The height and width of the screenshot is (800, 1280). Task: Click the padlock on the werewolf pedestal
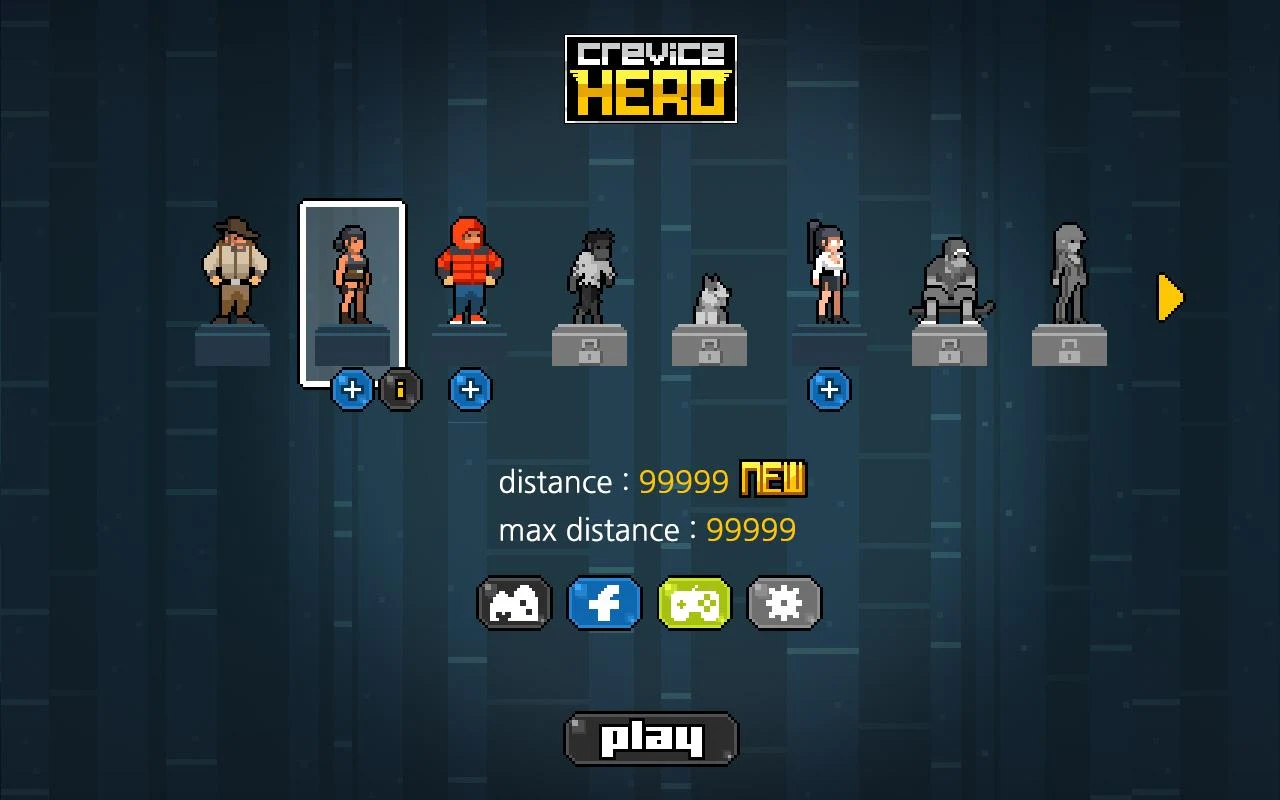(590, 352)
